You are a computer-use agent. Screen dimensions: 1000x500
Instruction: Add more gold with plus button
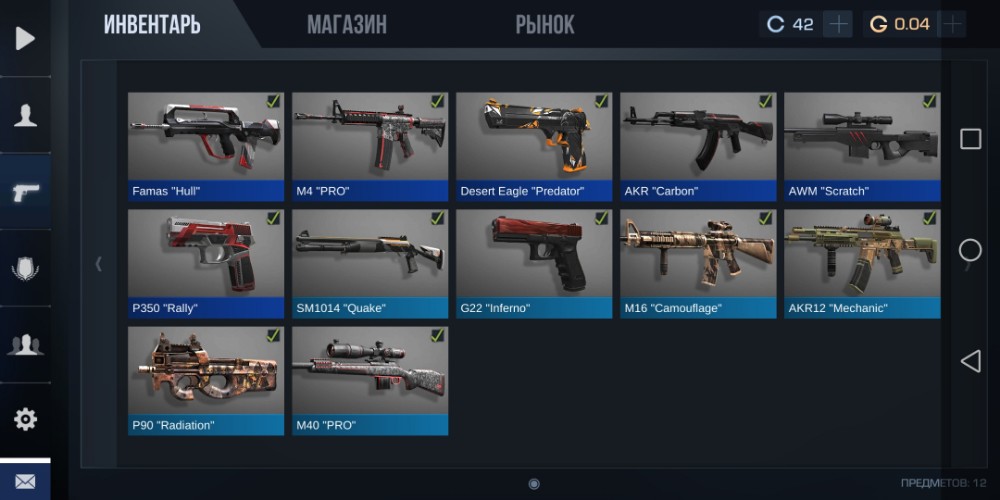(x=951, y=24)
